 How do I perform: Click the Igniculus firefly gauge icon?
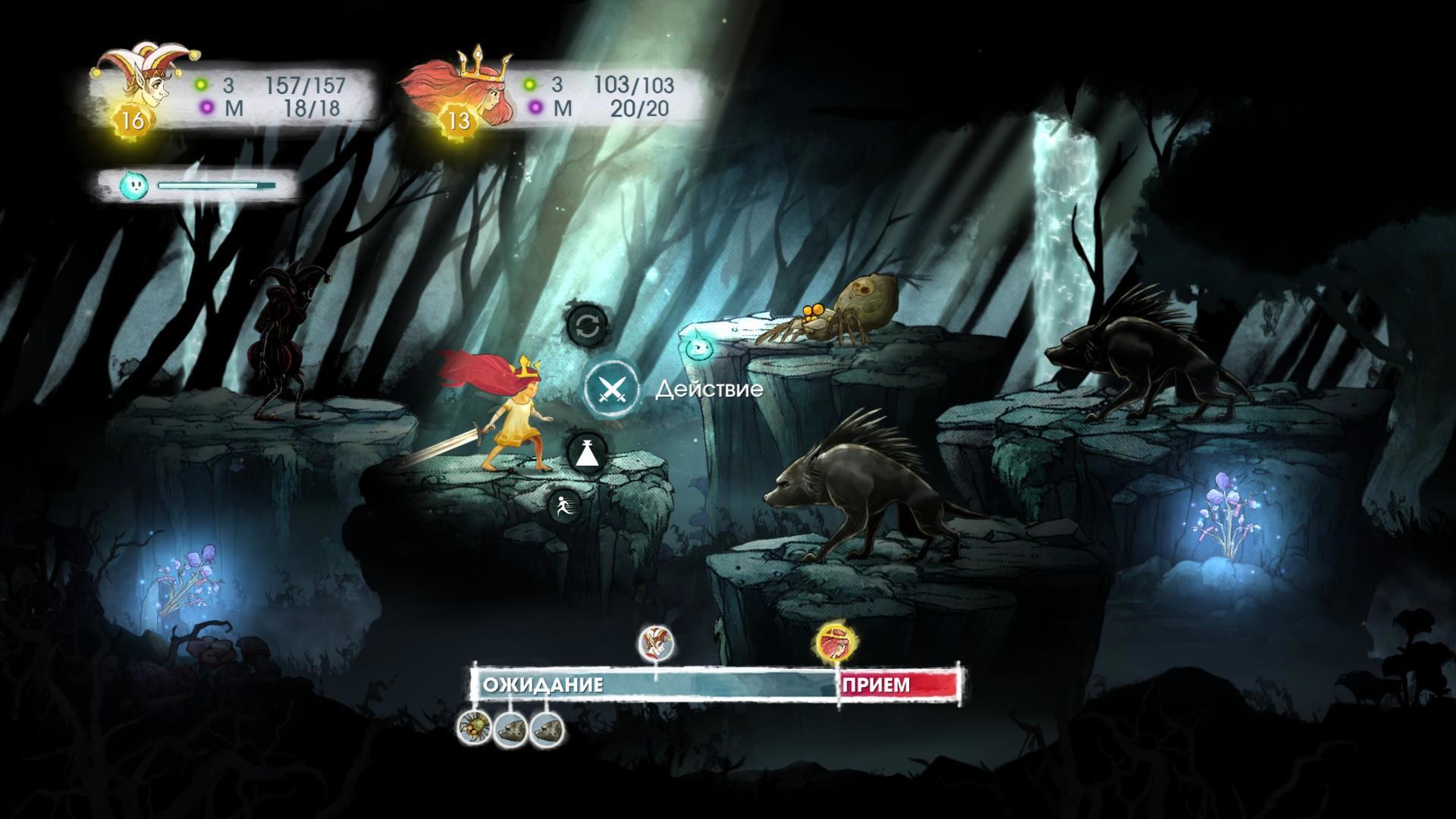click(132, 185)
